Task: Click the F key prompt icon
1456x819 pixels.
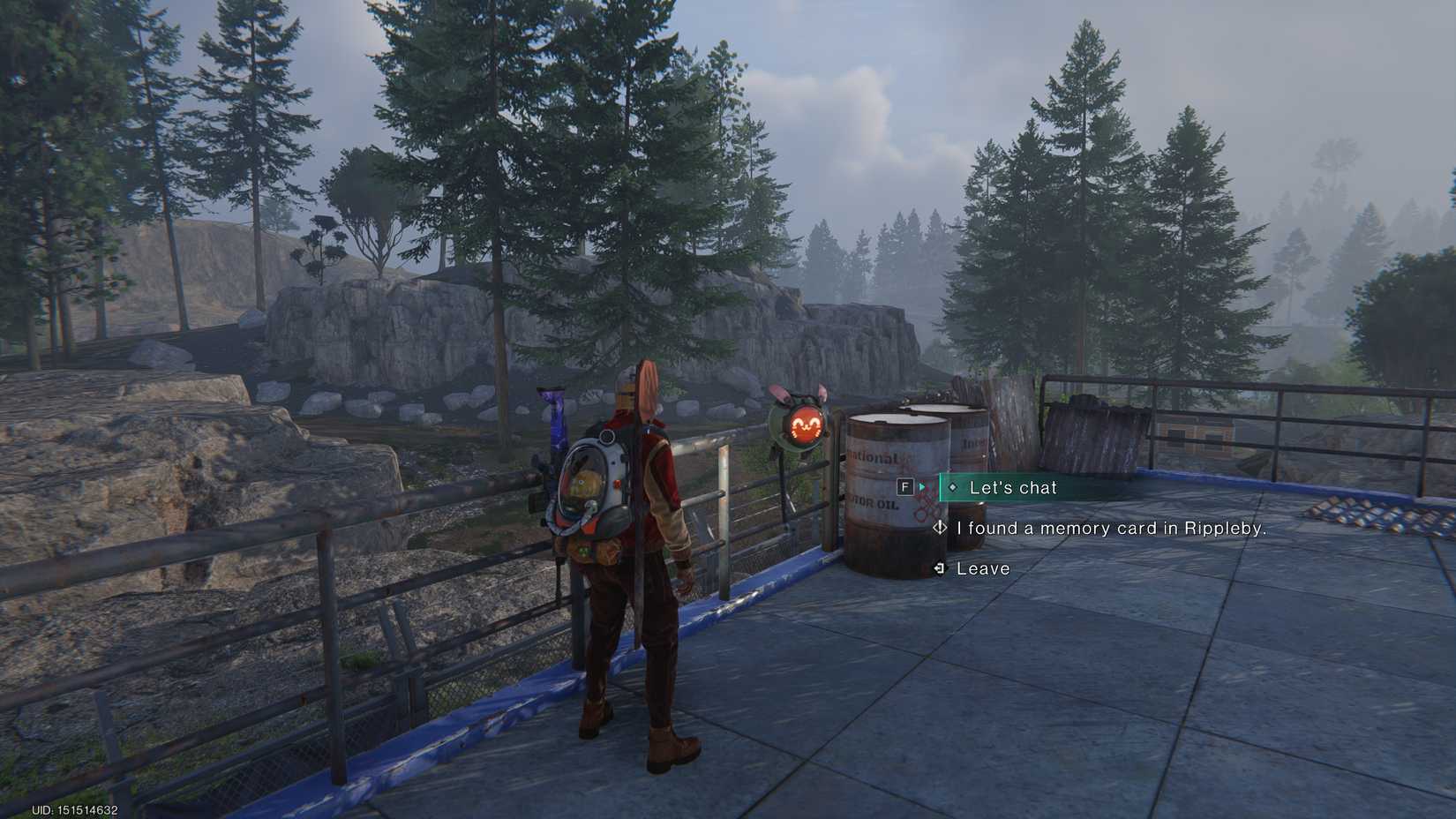Action: [904, 486]
